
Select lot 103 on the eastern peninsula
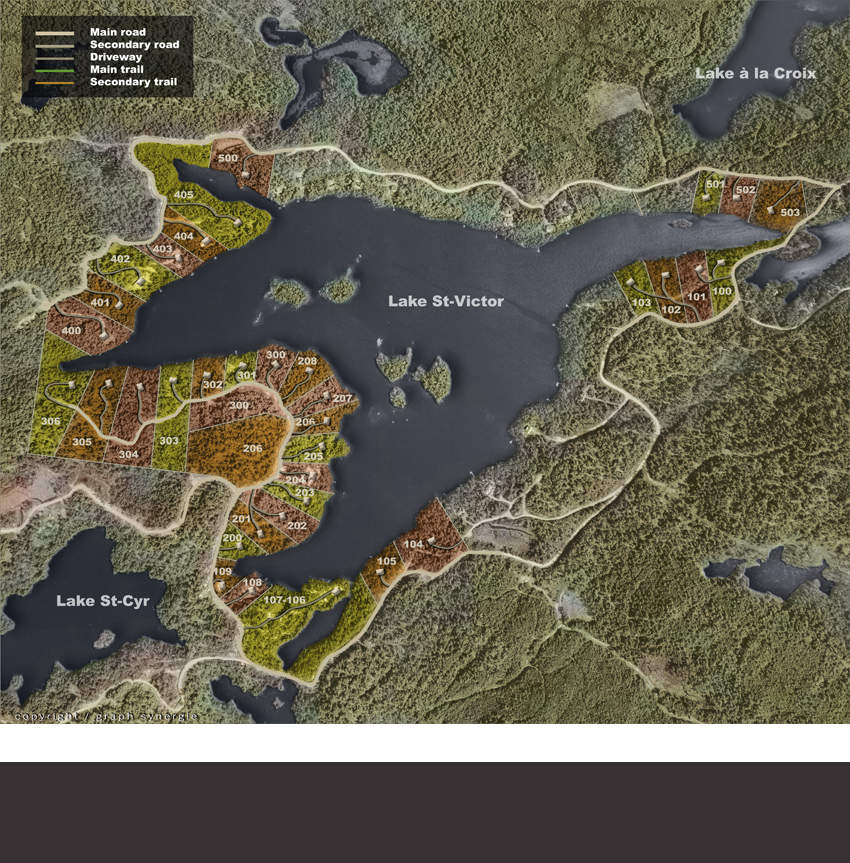pos(642,303)
